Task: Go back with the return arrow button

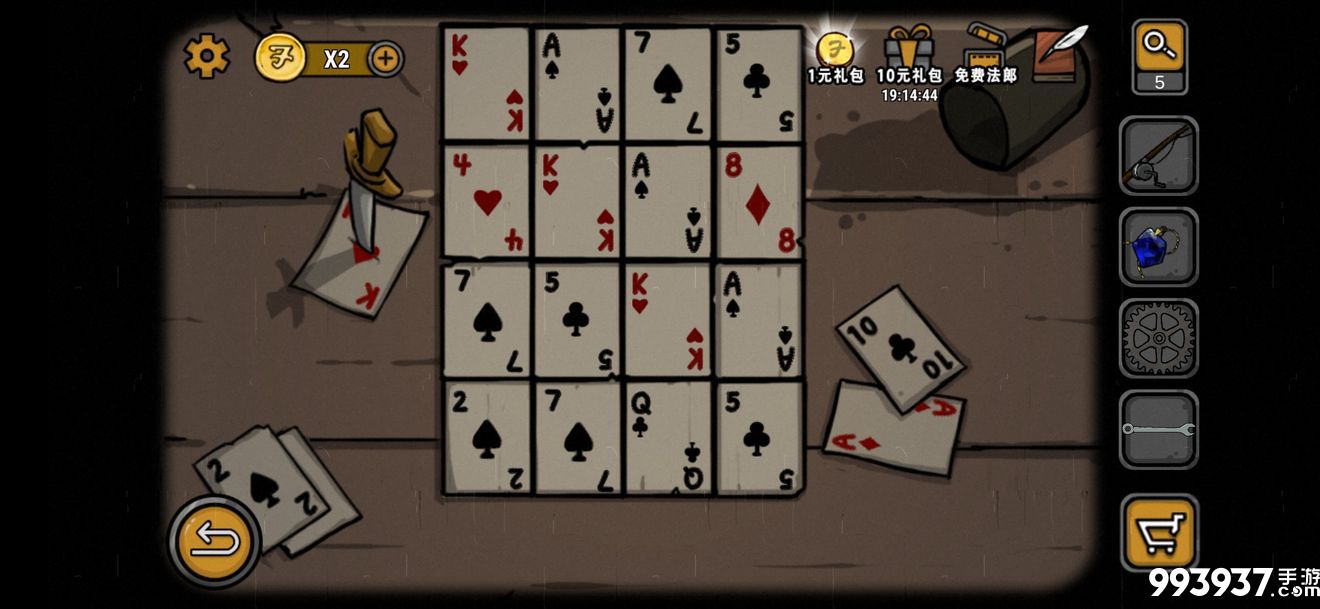Action: click(x=214, y=541)
